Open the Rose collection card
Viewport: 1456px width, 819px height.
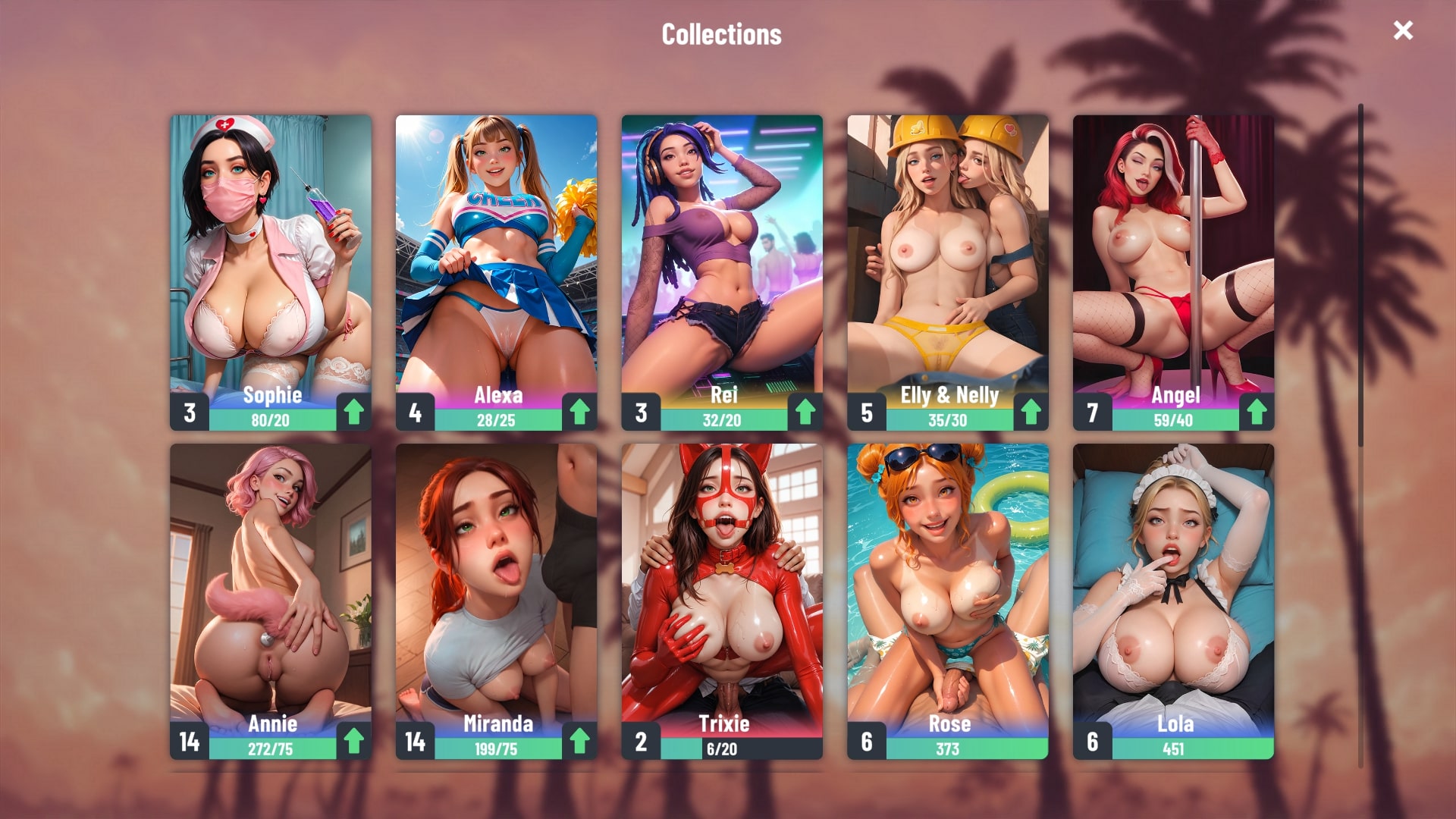[x=947, y=584]
